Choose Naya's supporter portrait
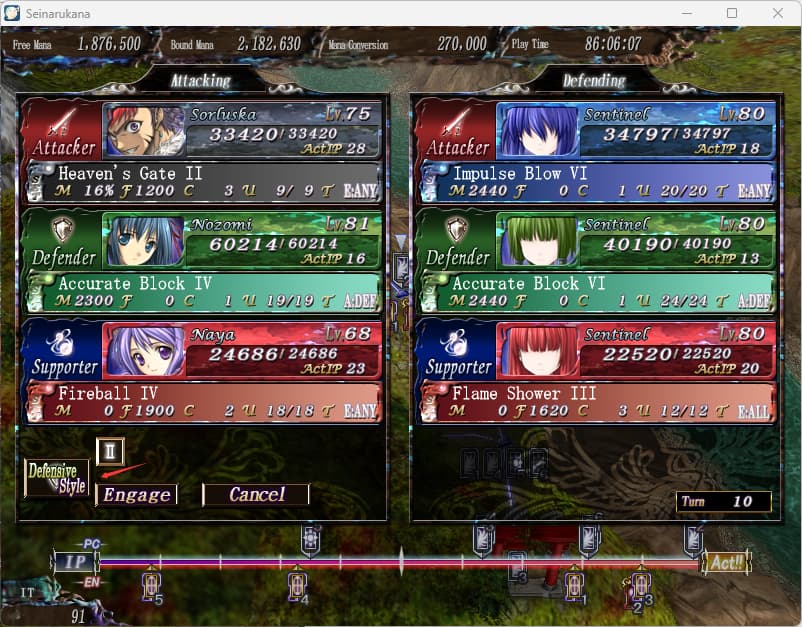Screen dimensions: 802x627 144,351
